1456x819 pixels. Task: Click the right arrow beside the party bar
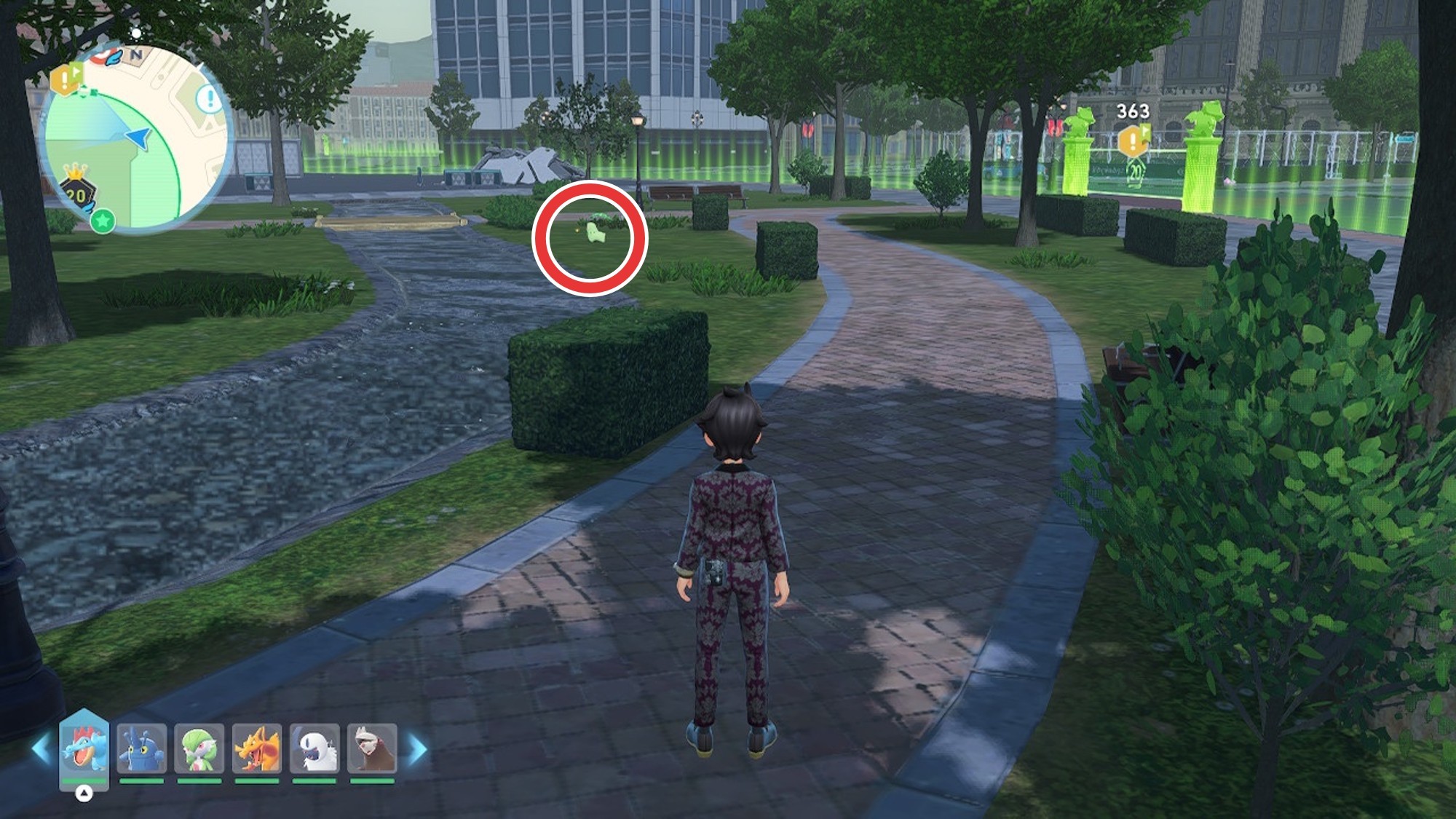click(x=417, y=750)
